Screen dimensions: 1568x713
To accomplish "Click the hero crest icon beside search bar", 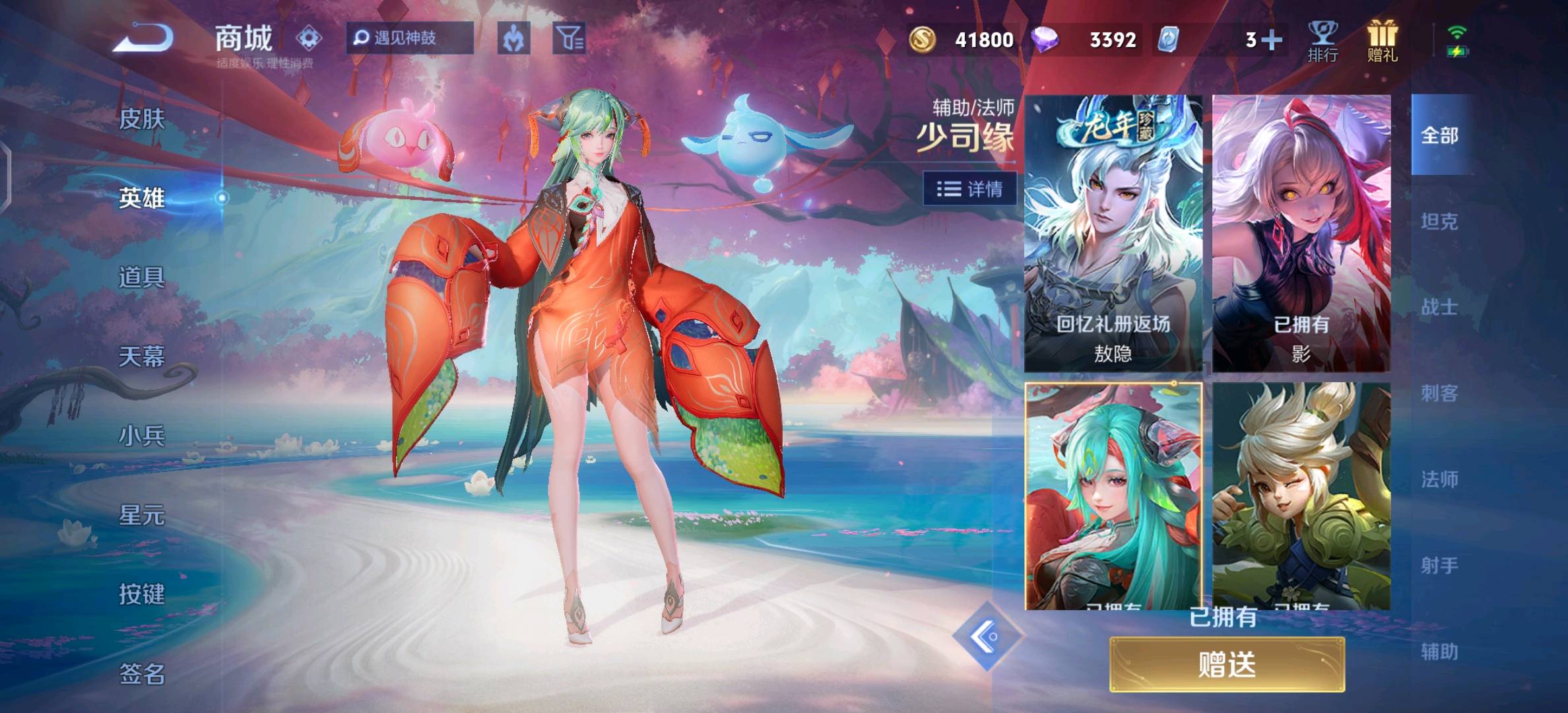I will [514, 38].
